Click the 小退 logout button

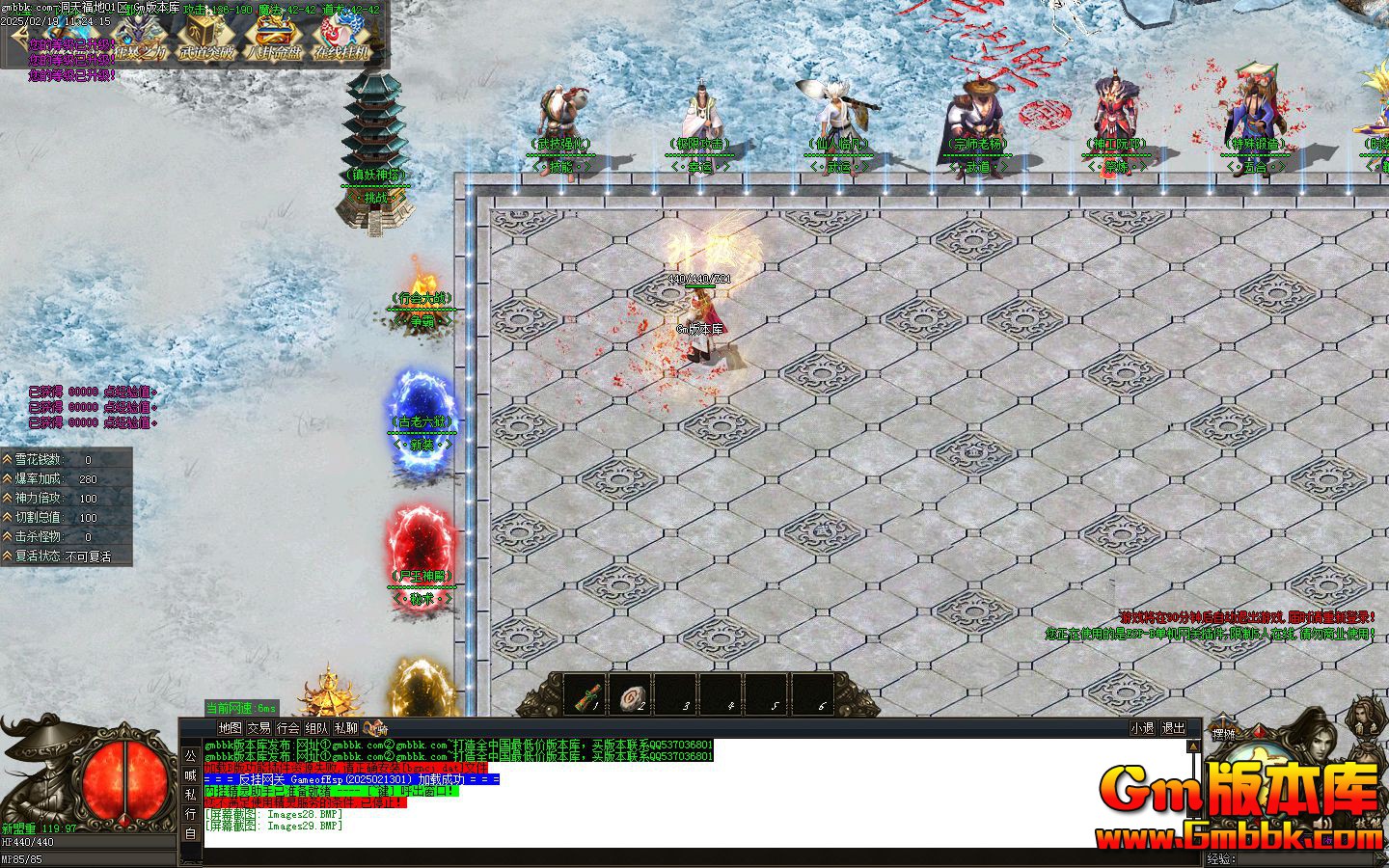1141,728
